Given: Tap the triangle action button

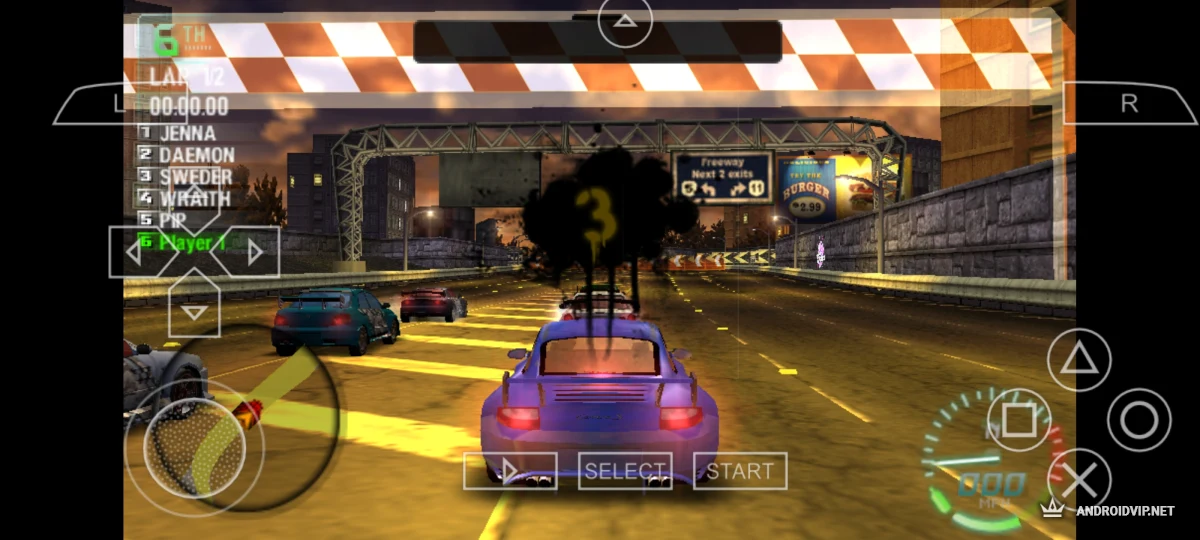Looking at the screenshot, I should click(1079, 357).
